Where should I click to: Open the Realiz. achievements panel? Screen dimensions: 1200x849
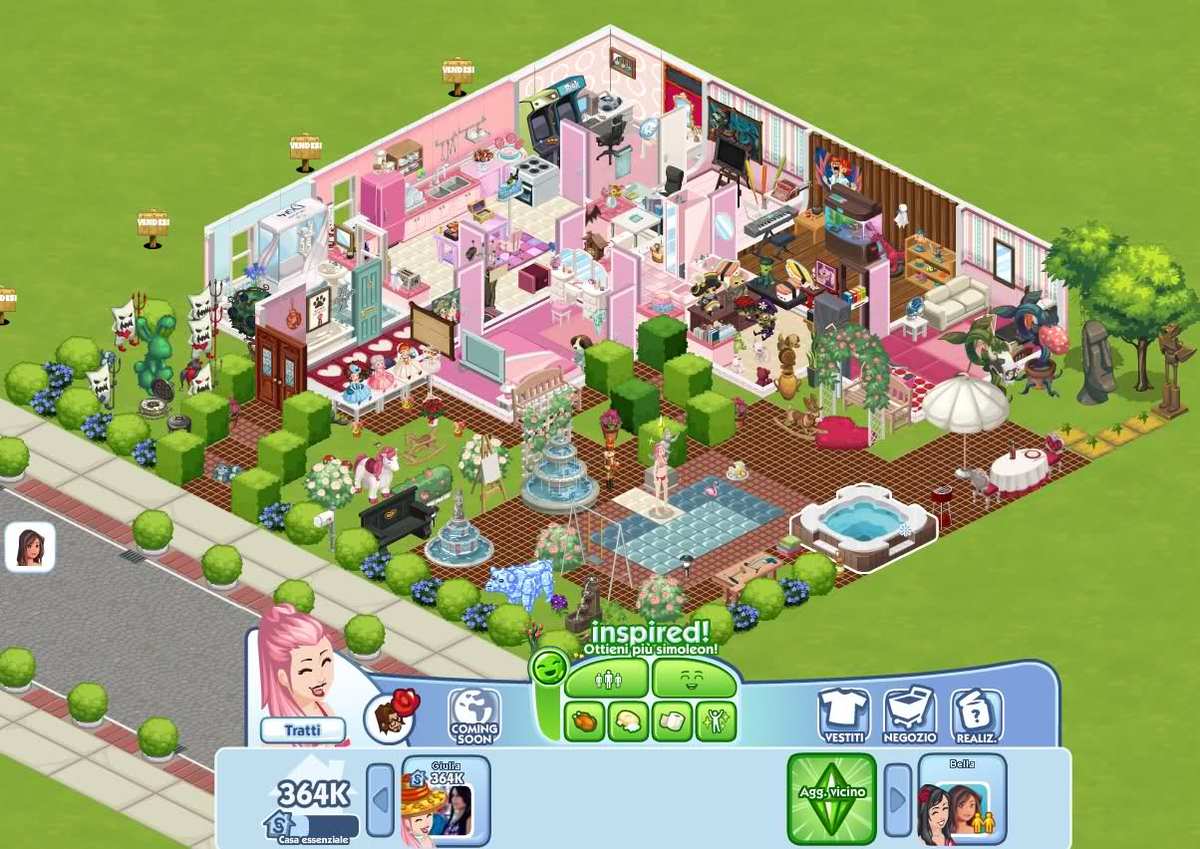click(x=976, y=714)
